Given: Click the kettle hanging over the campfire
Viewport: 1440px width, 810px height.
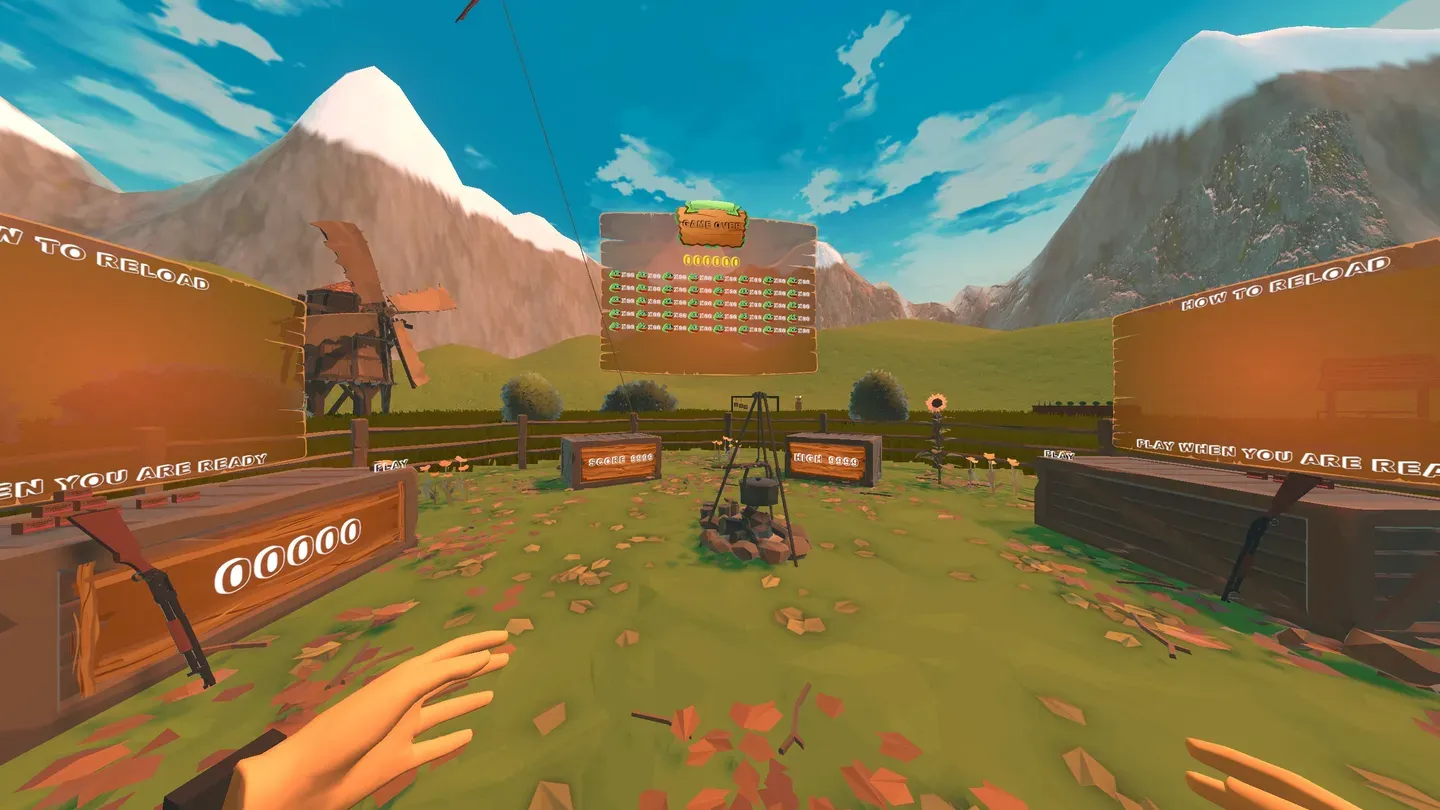Looking at the screenshot, I should point(757,490).
